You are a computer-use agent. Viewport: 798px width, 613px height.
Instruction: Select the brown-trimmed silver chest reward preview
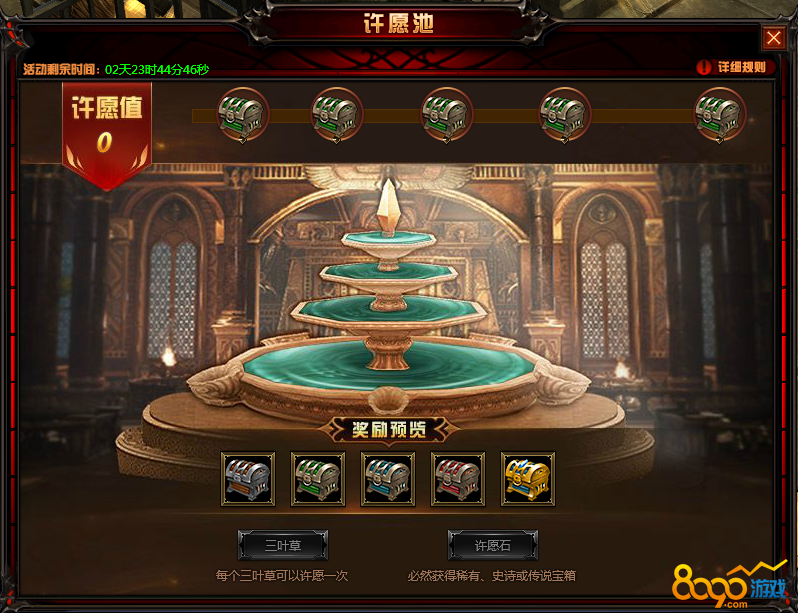[248, 479]
